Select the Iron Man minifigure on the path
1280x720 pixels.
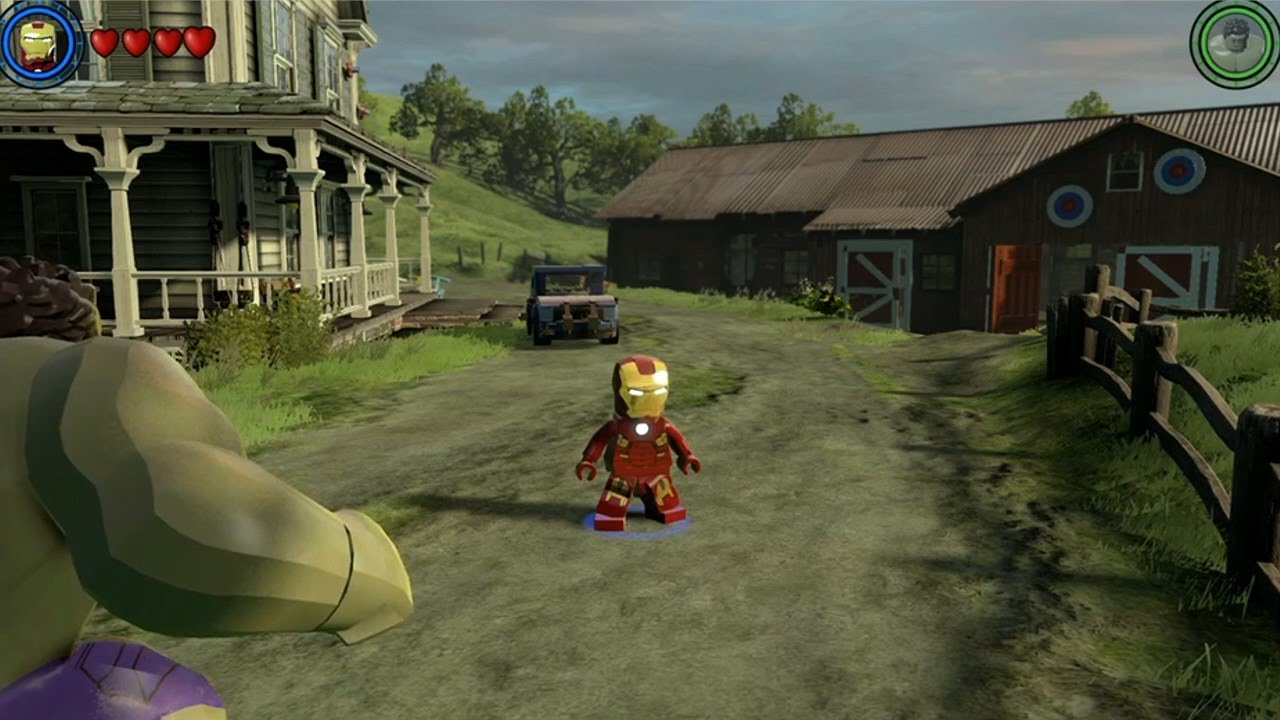(640, 440)
